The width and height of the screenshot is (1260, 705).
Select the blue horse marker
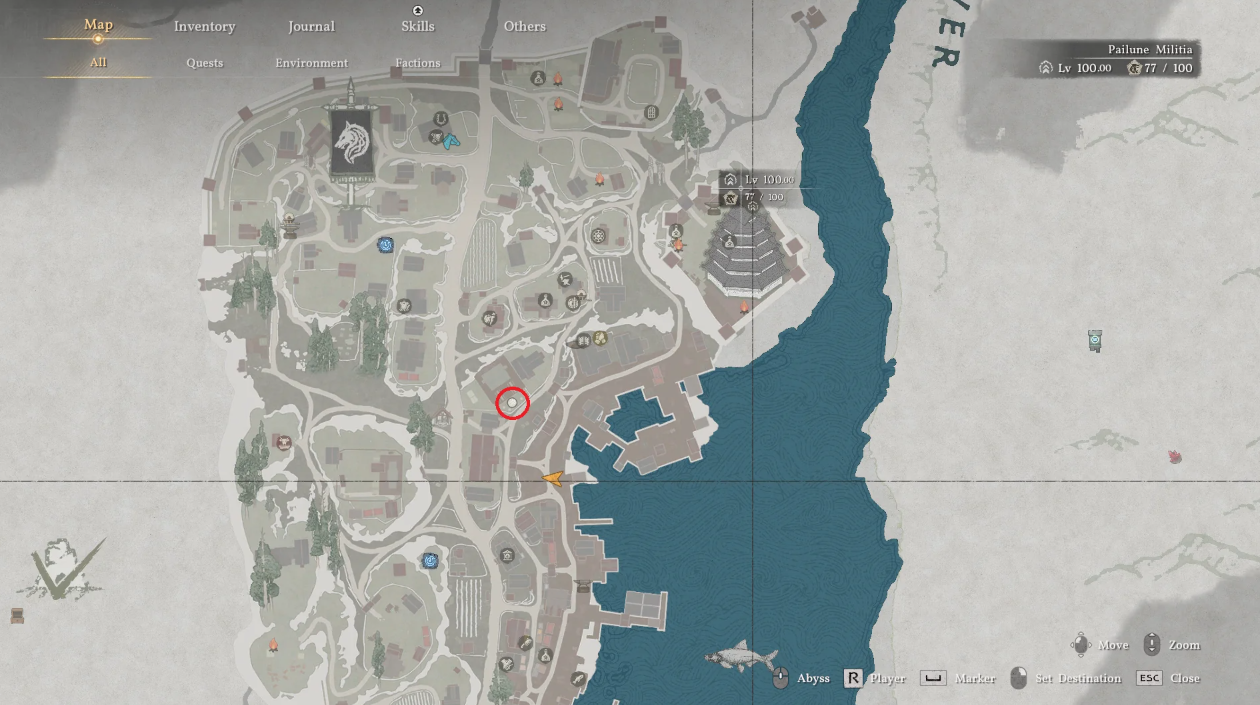pyautogui.click(x=452, y=142)
